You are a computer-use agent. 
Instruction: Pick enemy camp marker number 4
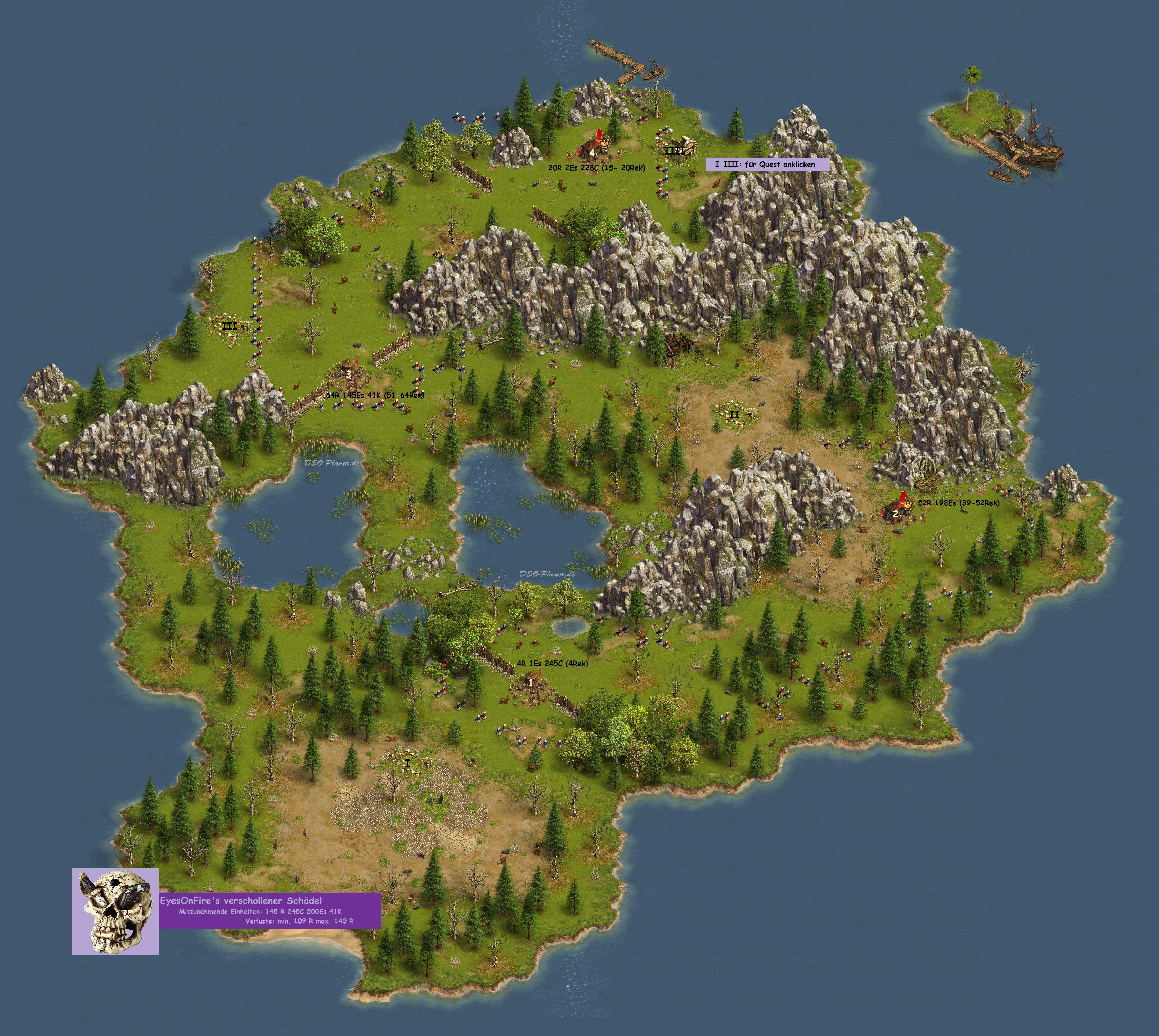(593, 152)
